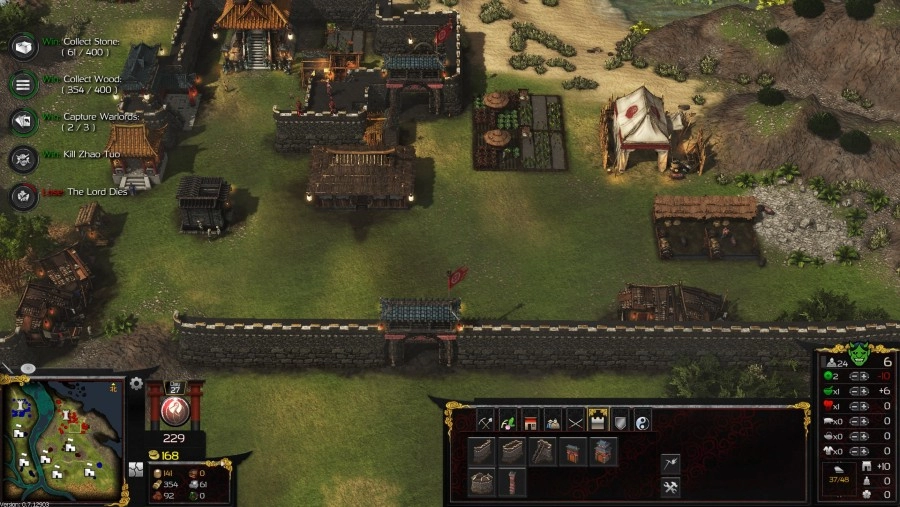Click the Kill Zhao Tuo objective icon
The height and width of the screenshot is (507, 900).
(x=24, y=158)
